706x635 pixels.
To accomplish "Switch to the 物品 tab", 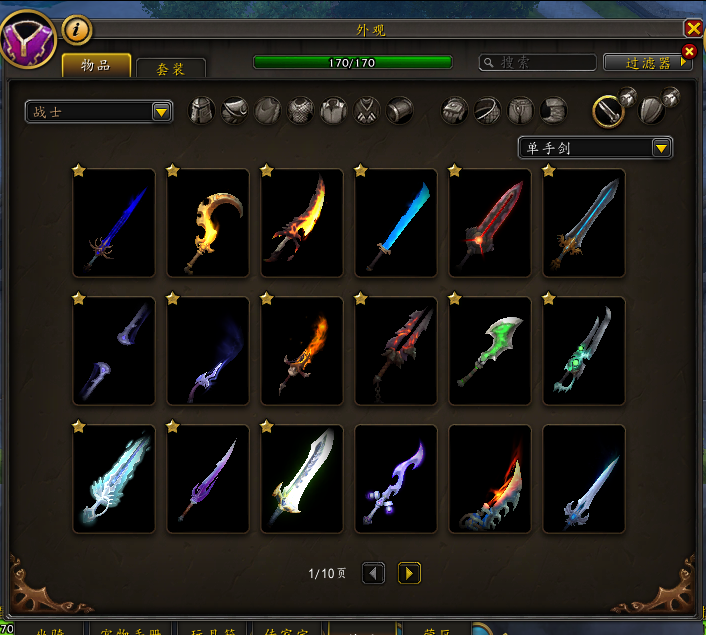I will (x=96, y=66).
